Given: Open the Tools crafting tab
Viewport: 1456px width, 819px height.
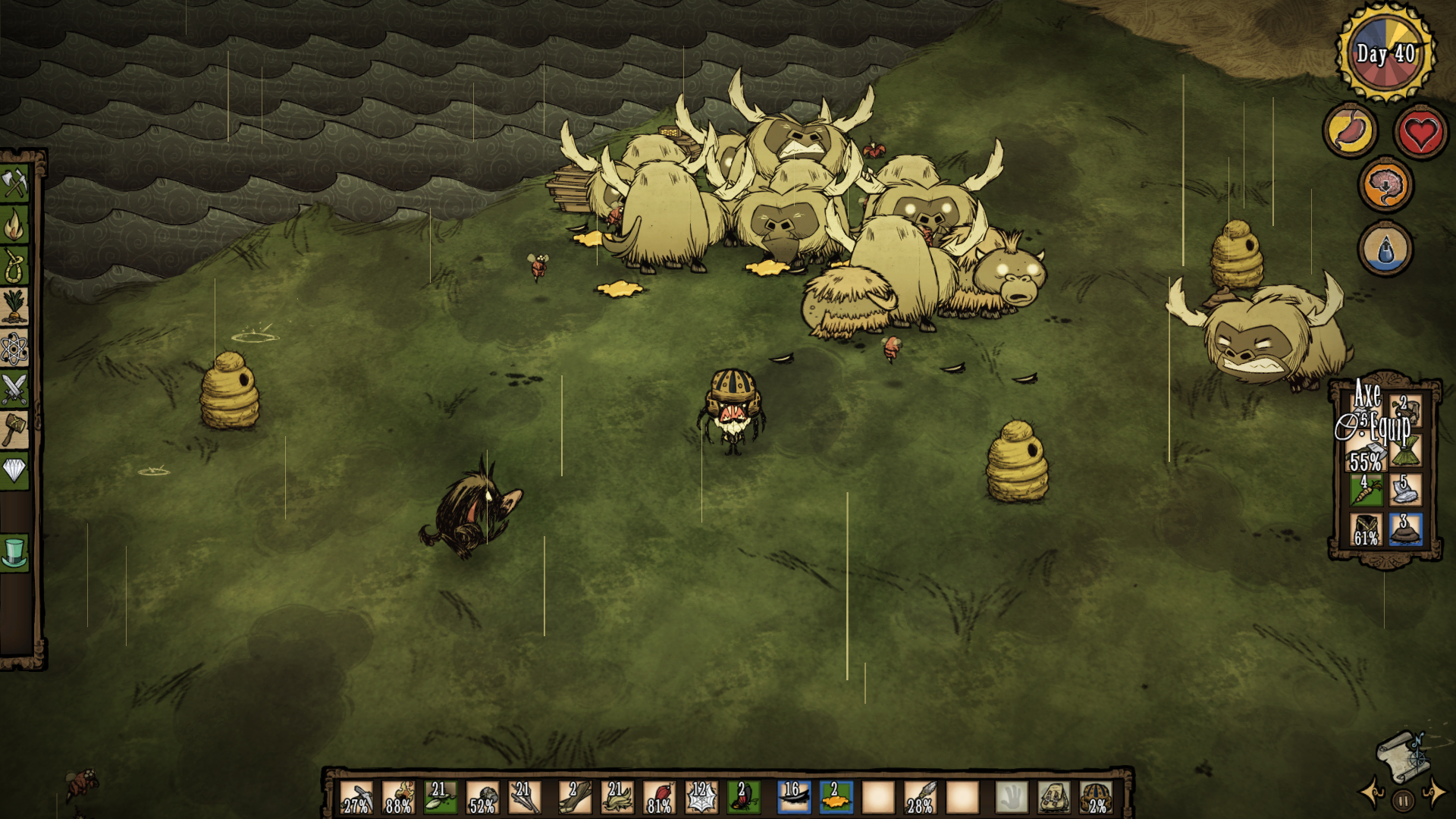Looking at the screenshot, I should [x=15, y=183].
